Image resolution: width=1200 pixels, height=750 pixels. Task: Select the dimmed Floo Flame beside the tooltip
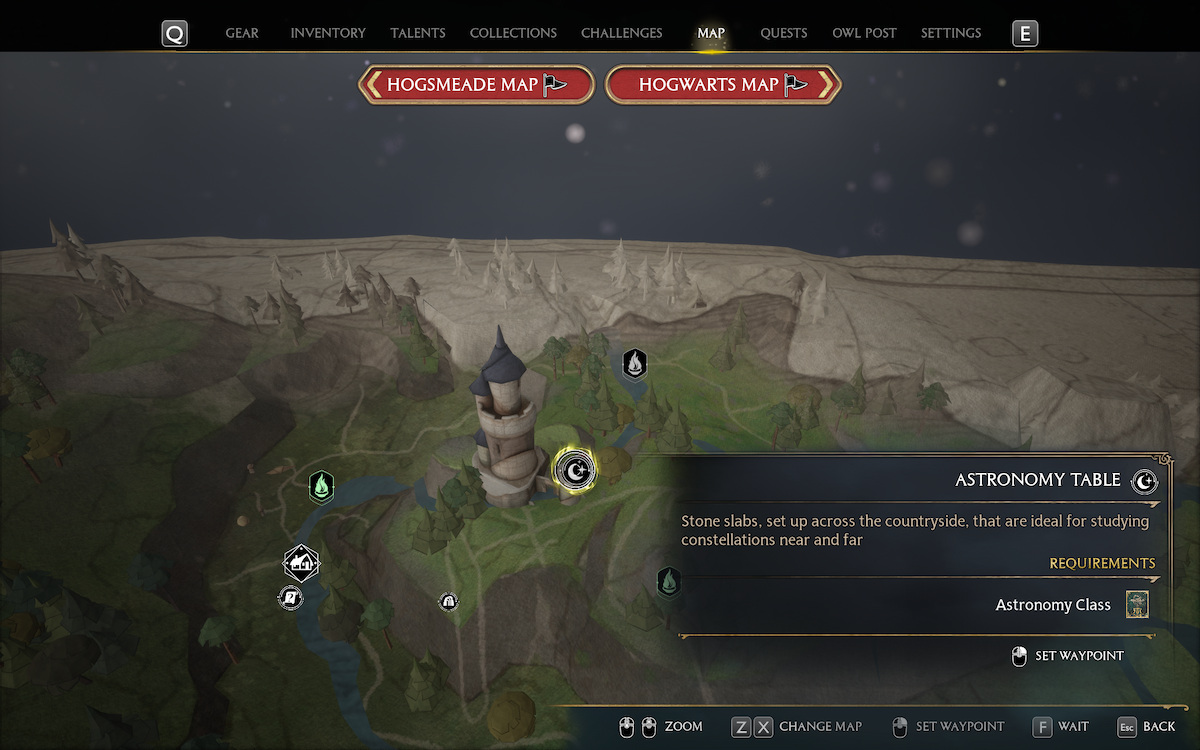pos(668,581)
